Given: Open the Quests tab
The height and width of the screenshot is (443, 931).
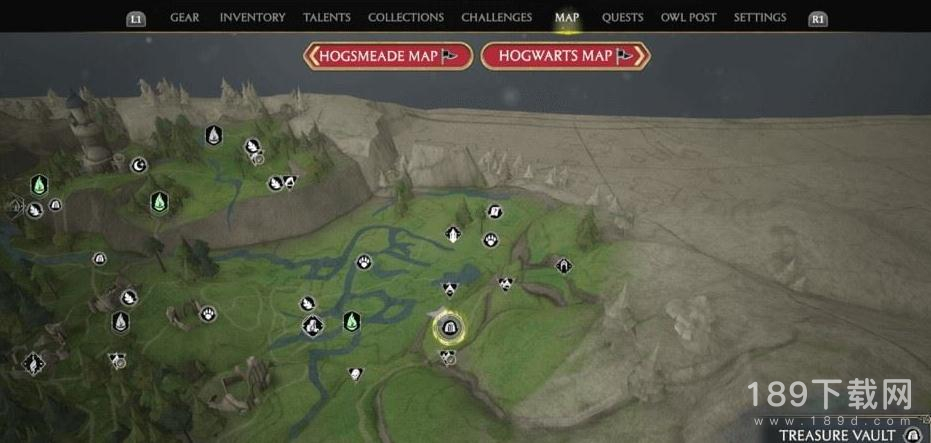Looking at the screenshot, I should [623, 17].
